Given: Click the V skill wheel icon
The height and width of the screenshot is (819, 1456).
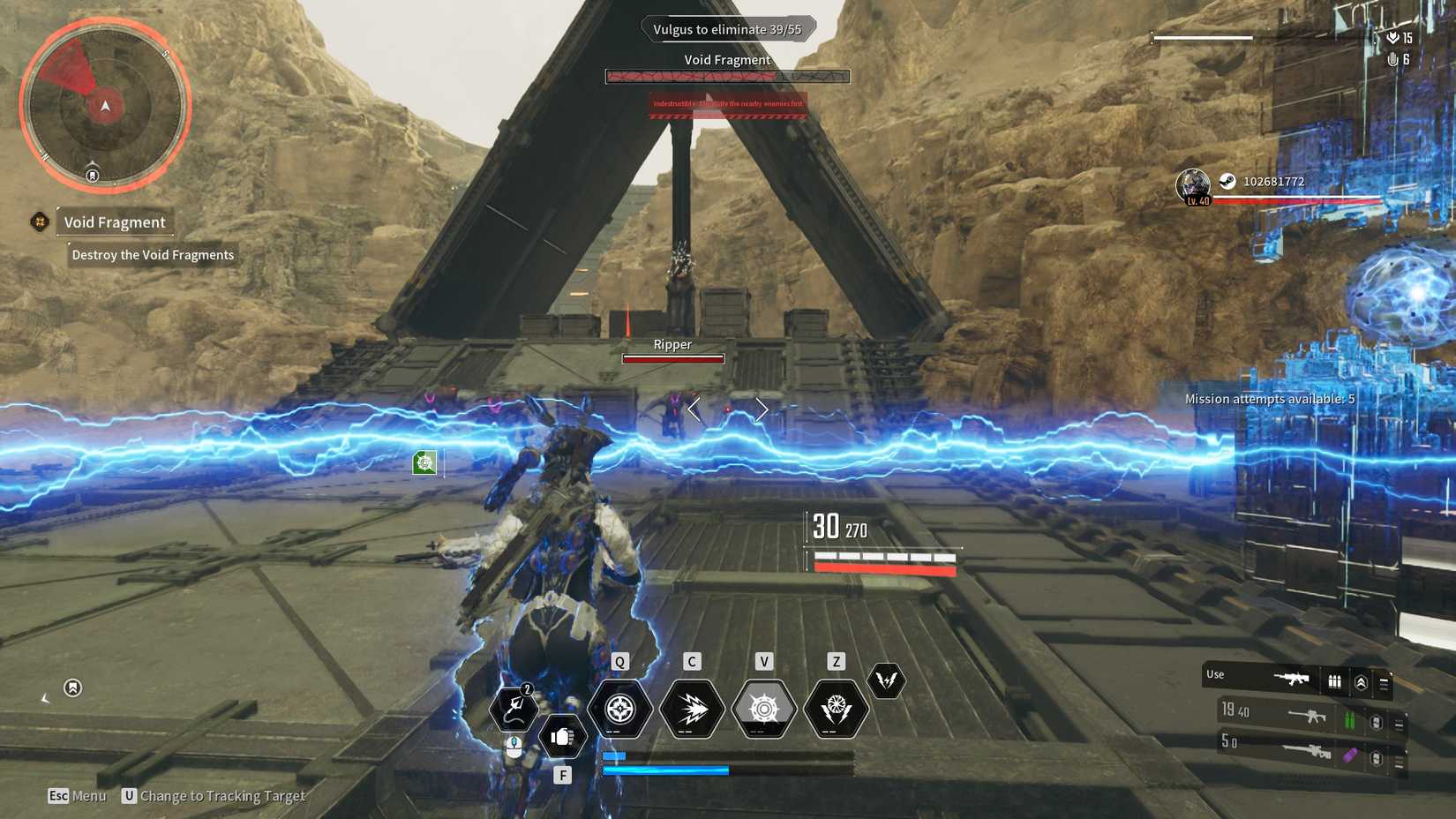Looking at the screenshot, I should (763, 709).
